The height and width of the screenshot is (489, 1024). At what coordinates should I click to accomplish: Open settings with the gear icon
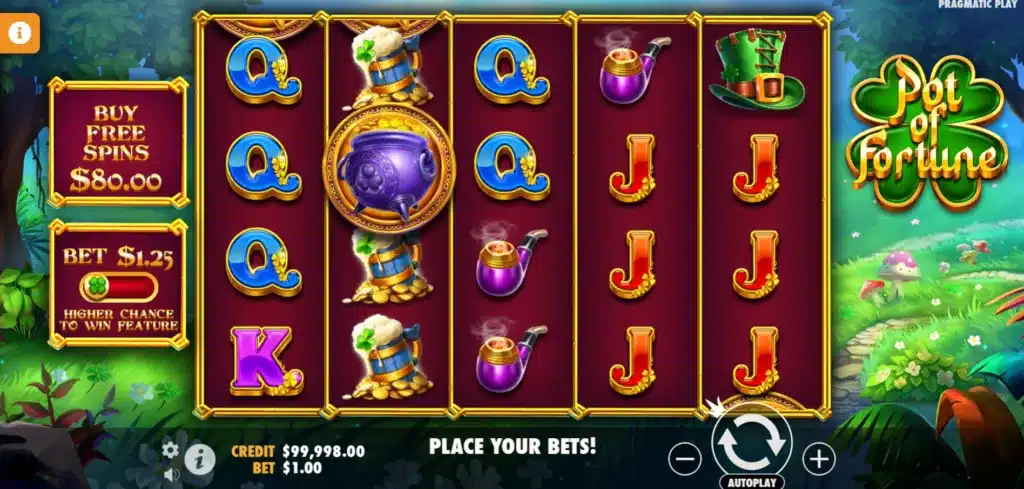171,450
